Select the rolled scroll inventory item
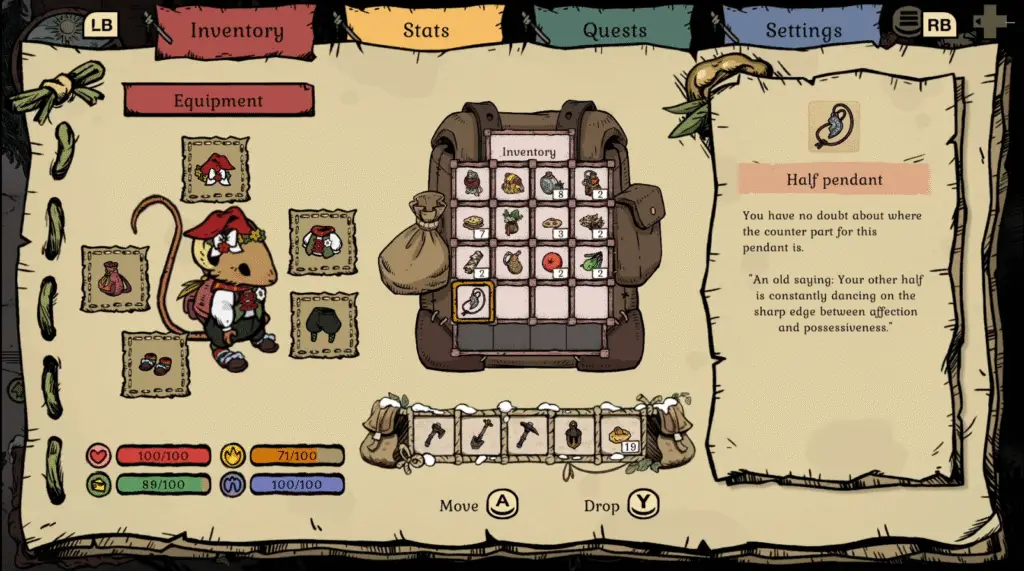The width and height of the screenshot is (1024, 571). coord(473,262)
